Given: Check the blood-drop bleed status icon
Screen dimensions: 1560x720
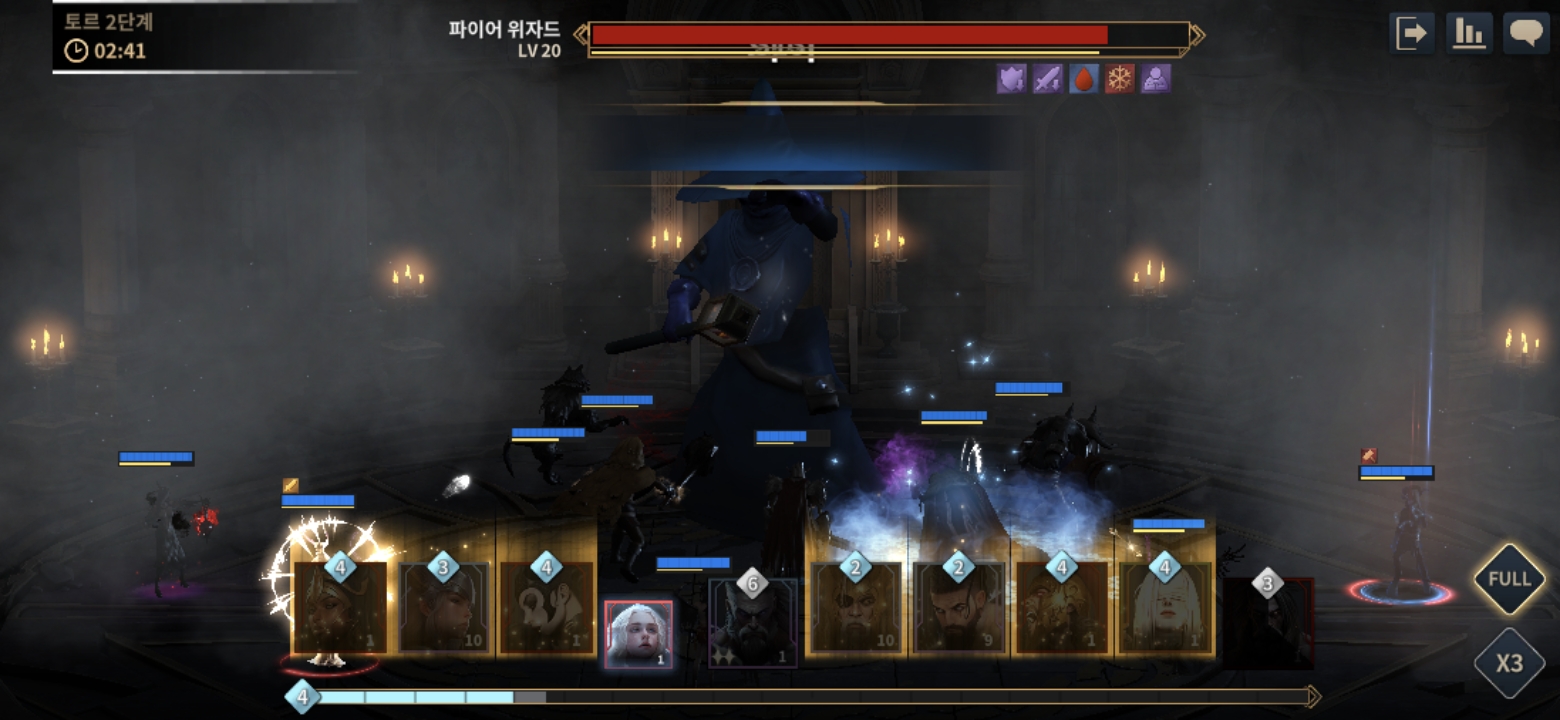Looking at the screenshot, I should pyautogui.click(x=1084, y=79).
